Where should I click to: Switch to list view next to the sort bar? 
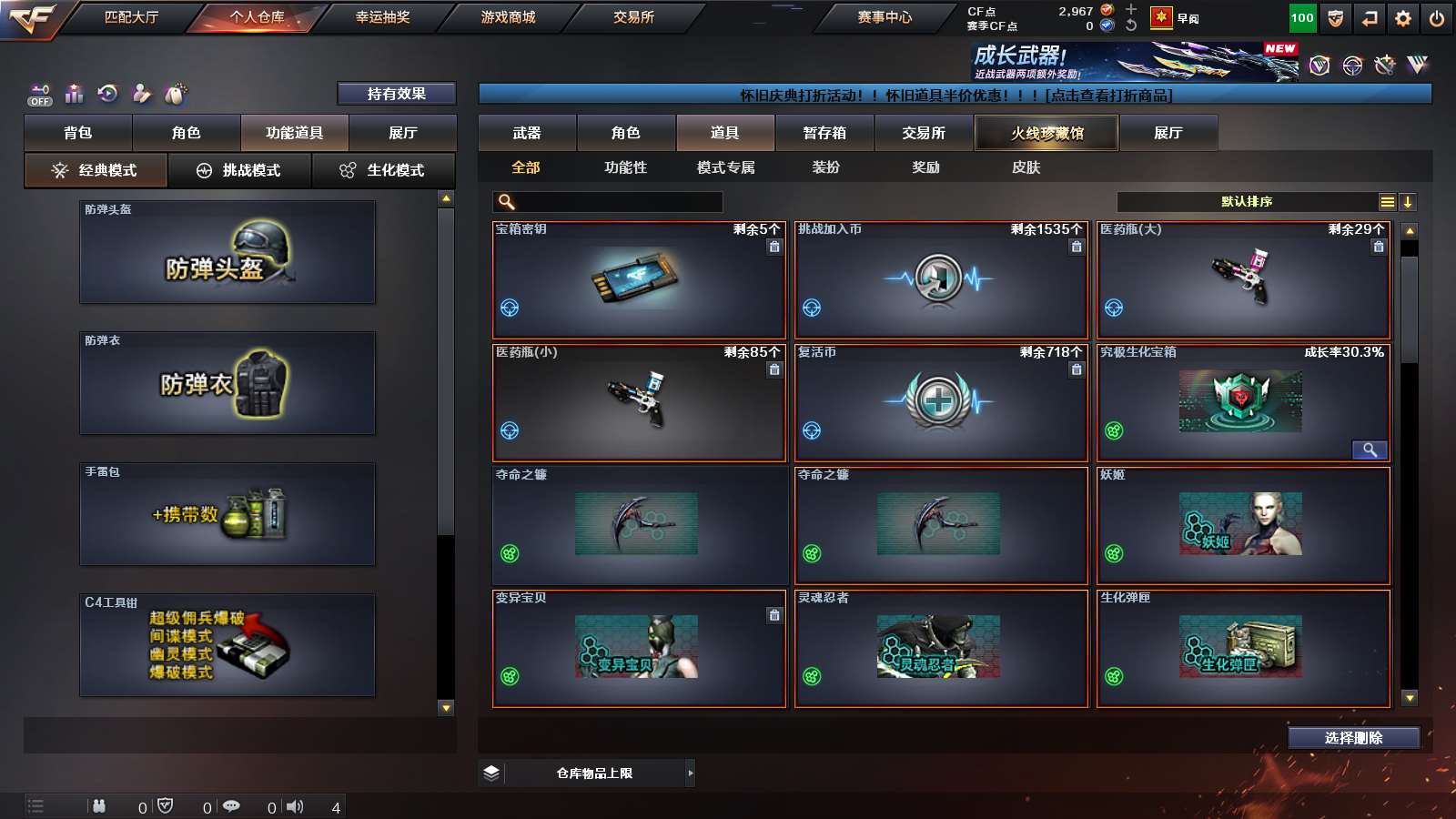(x=1386, y=202)
